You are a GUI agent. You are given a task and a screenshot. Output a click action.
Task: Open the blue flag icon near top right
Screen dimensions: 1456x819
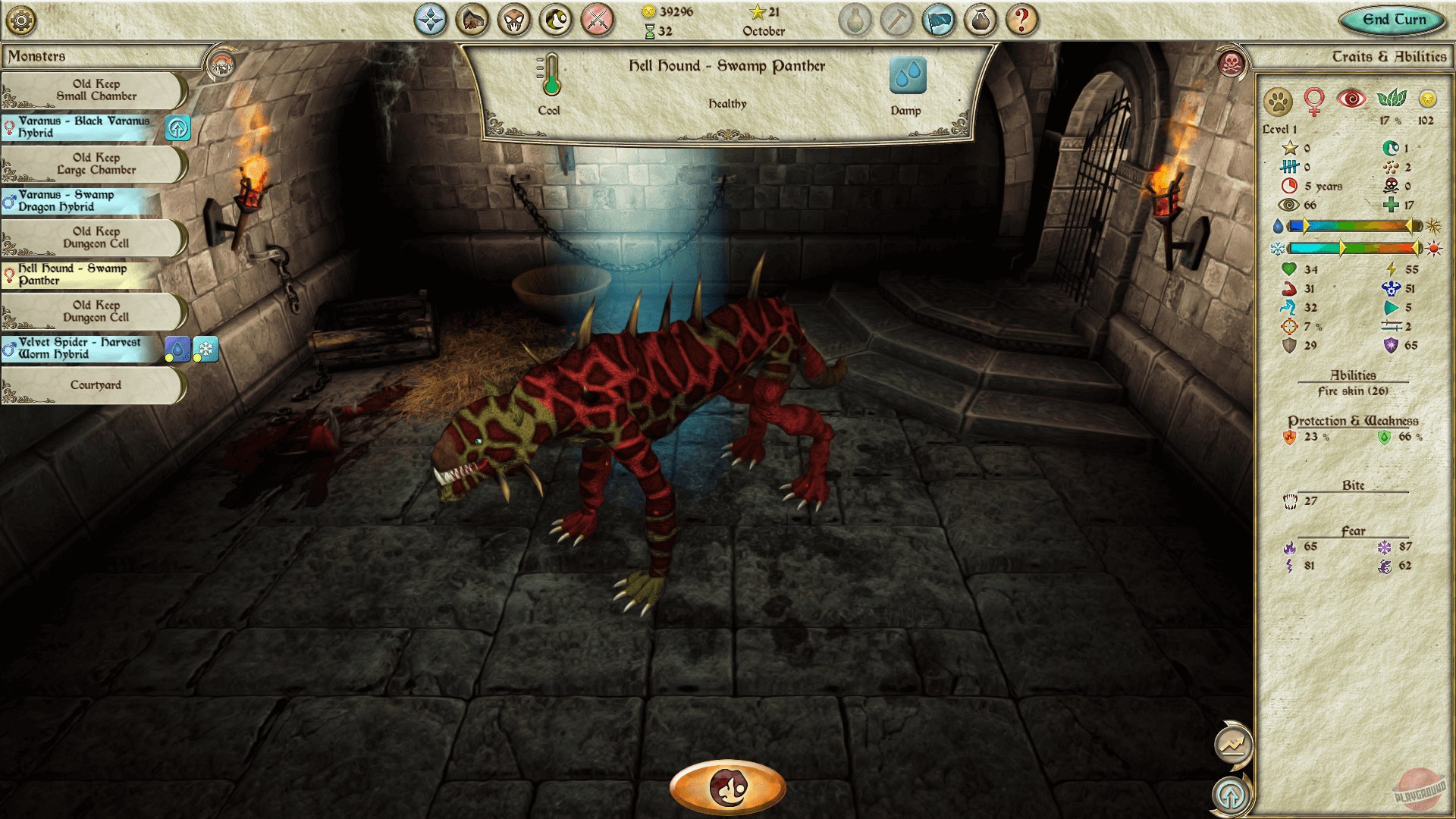[x=940, y=20]
